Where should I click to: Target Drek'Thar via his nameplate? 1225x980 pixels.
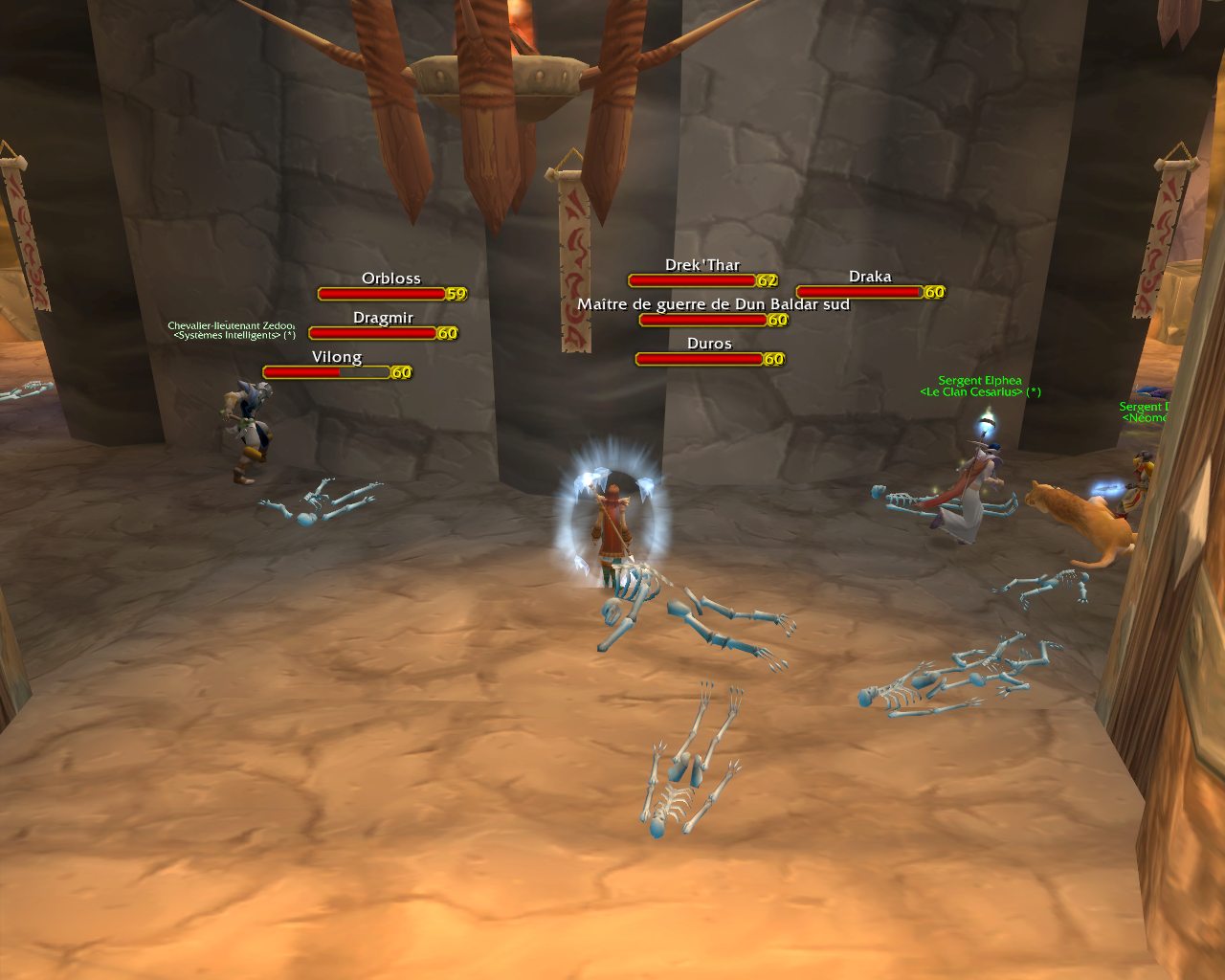[692, 280]
